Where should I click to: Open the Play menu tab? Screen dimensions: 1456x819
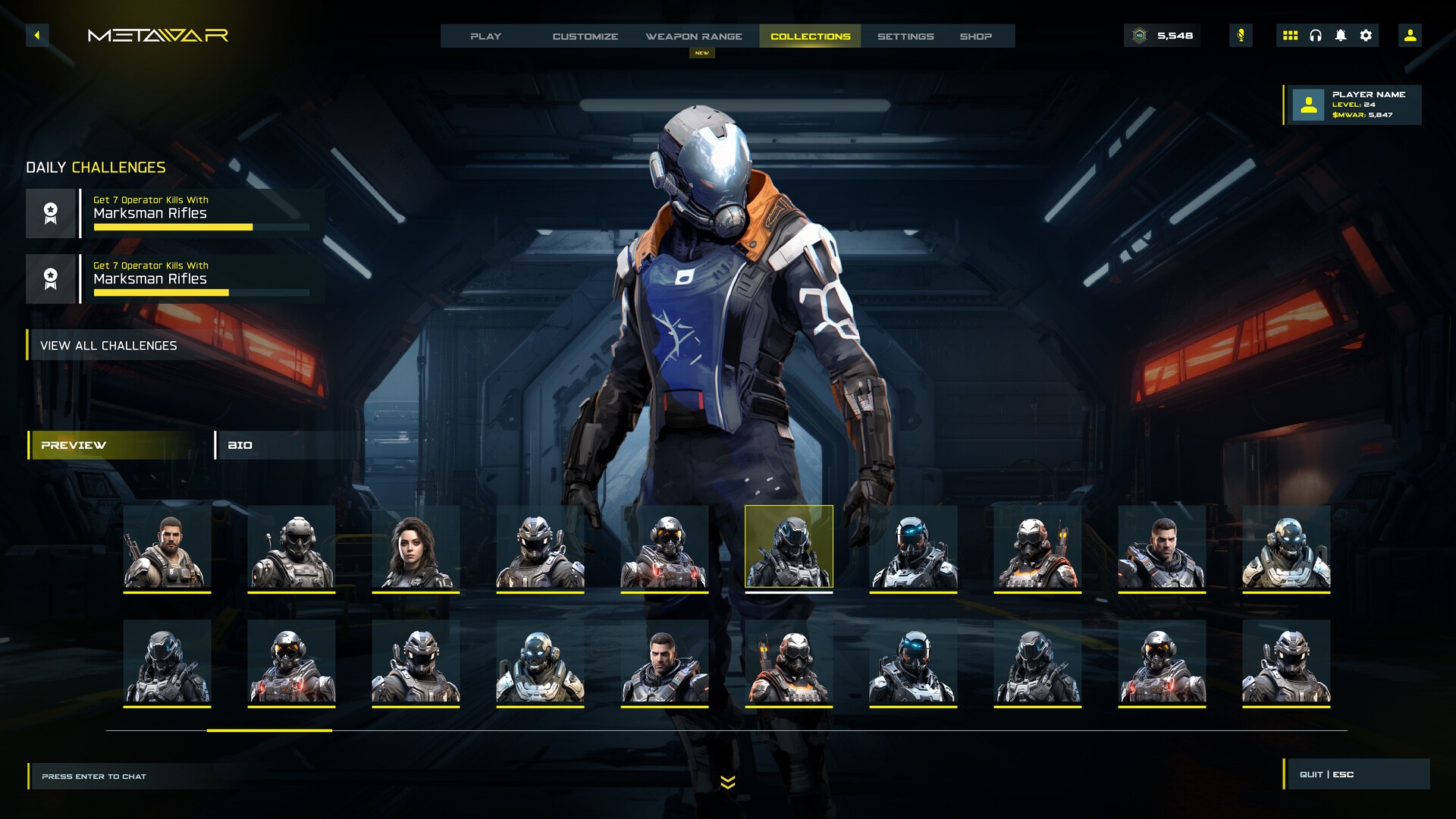click(485, 36)
